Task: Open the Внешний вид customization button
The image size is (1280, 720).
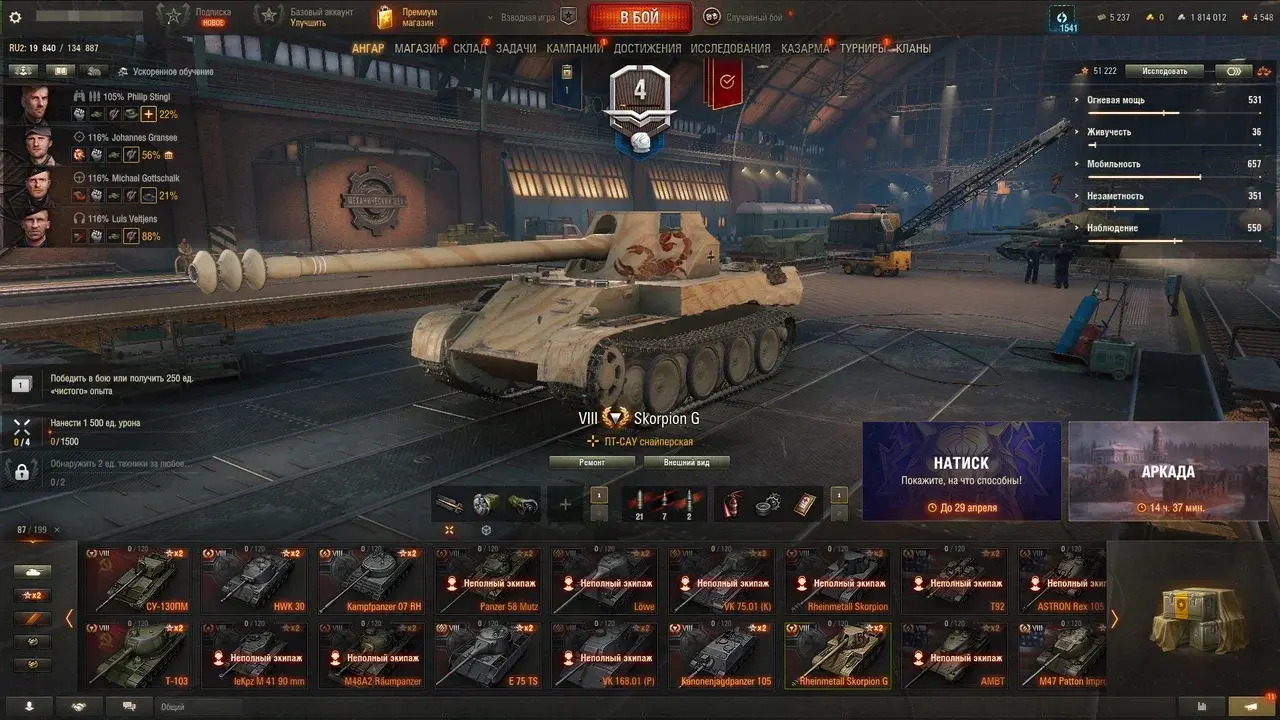Action: point(684,462)
